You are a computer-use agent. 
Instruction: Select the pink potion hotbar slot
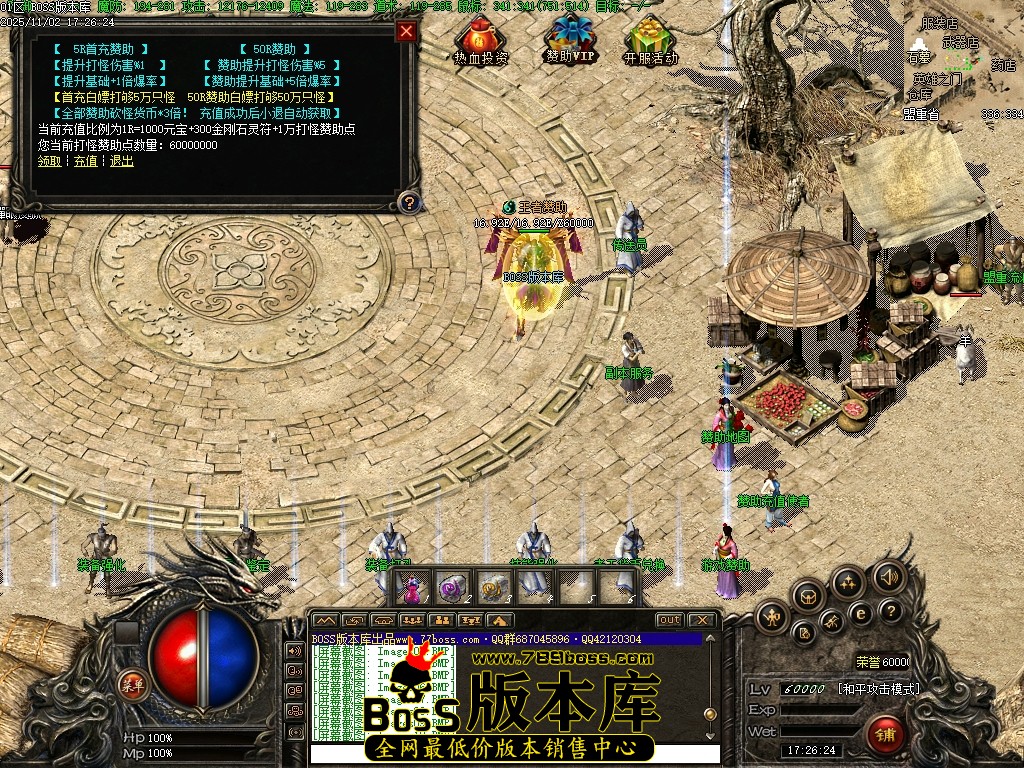point(413,587)
